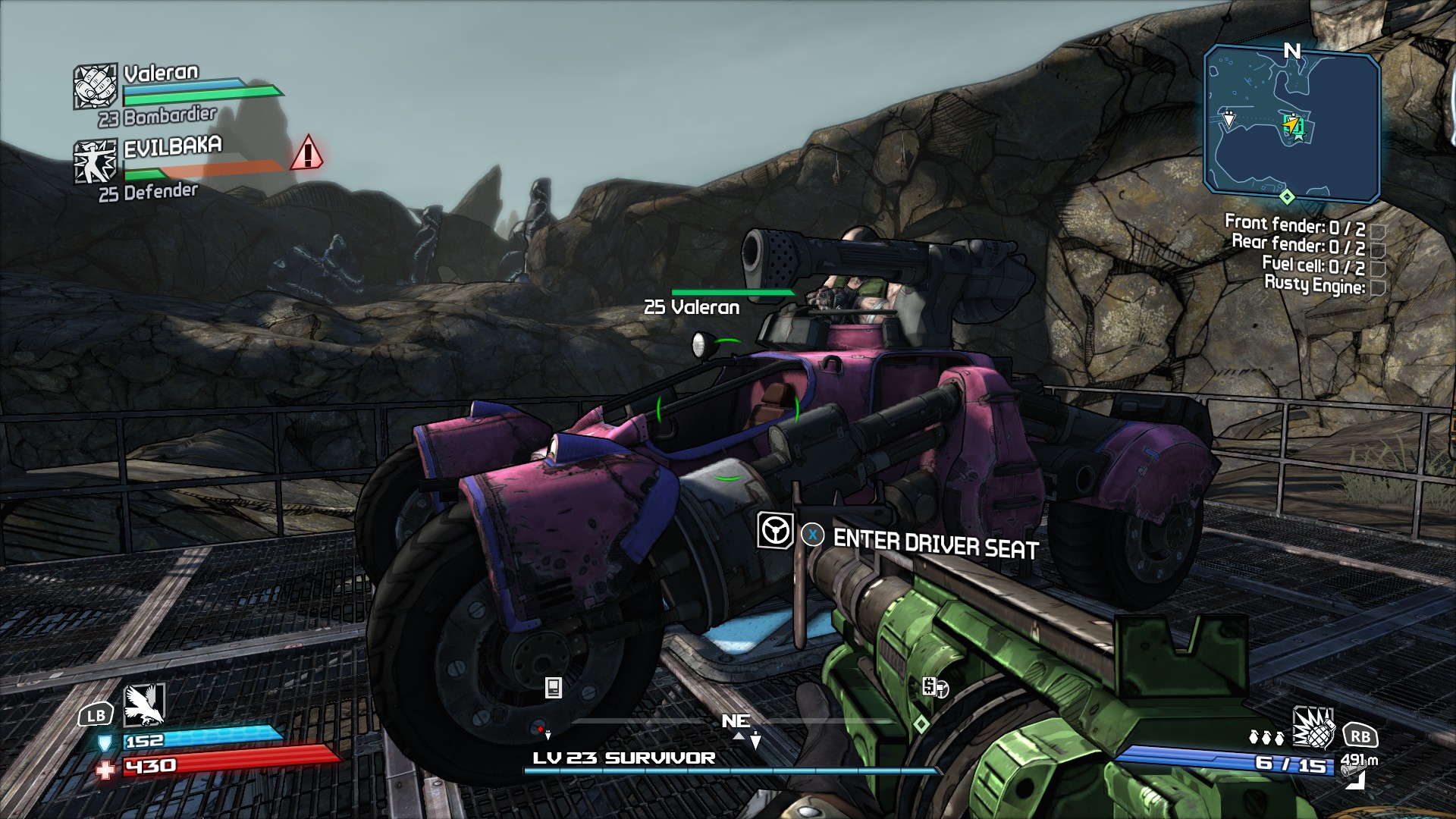Select EVILBAKA's party portrait icon
1456x819 pixels.
[96, 162]
